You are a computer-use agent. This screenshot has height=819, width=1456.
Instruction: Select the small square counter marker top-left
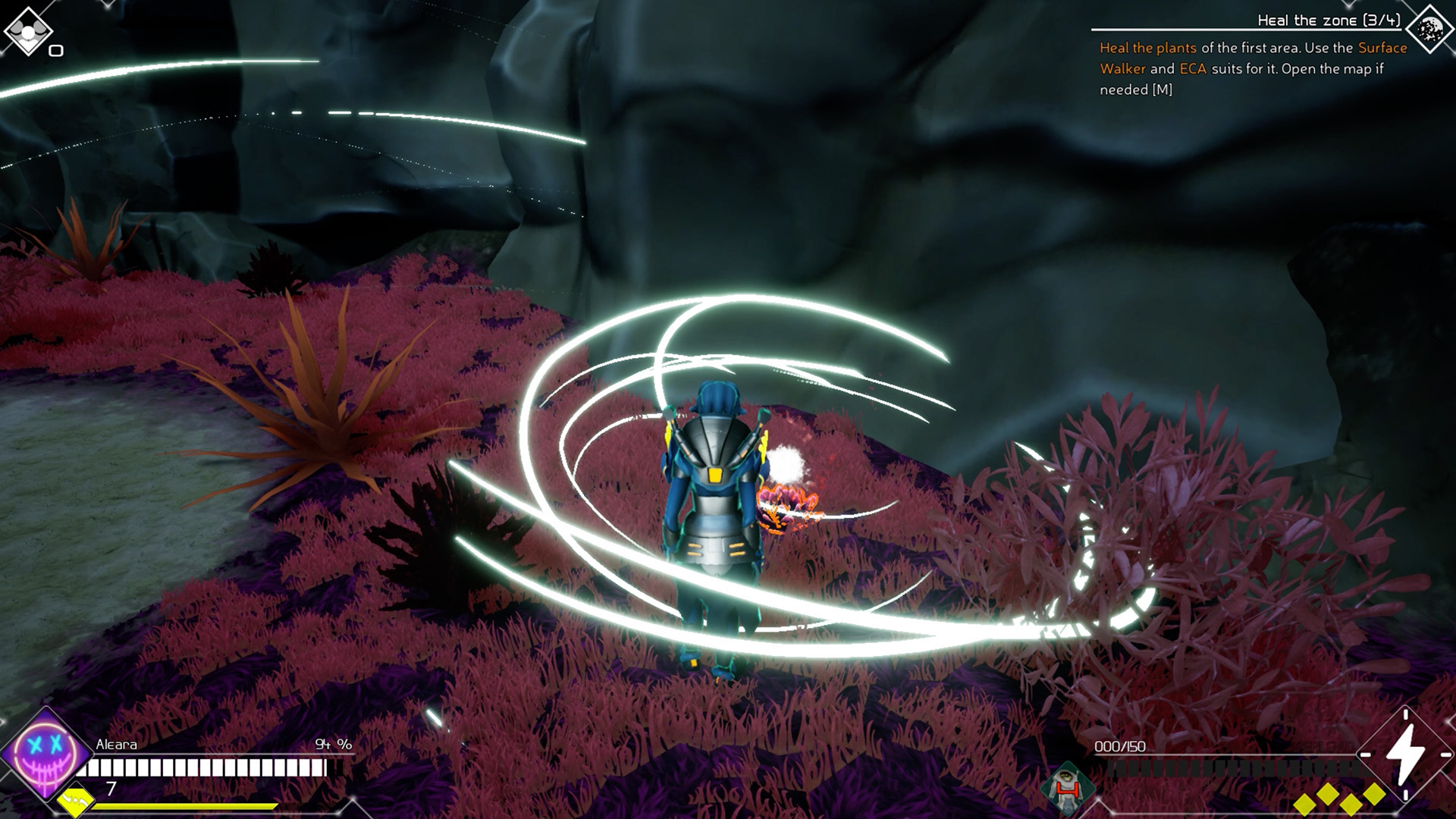click(55, 49)
